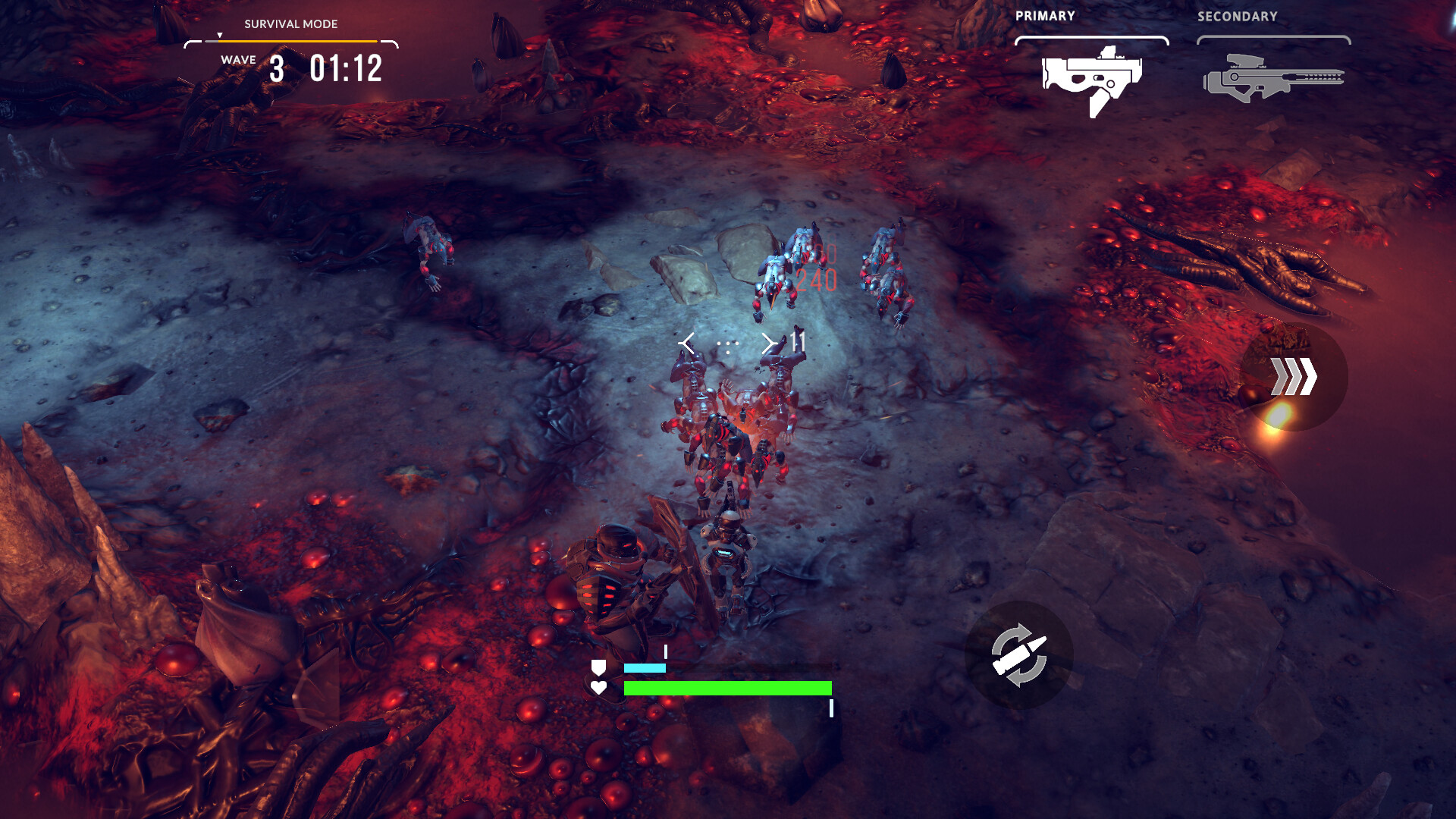Screen dimensions: 1456x819
Task: Click the crosshair dot reticle
Action: (x=727, y=345)
